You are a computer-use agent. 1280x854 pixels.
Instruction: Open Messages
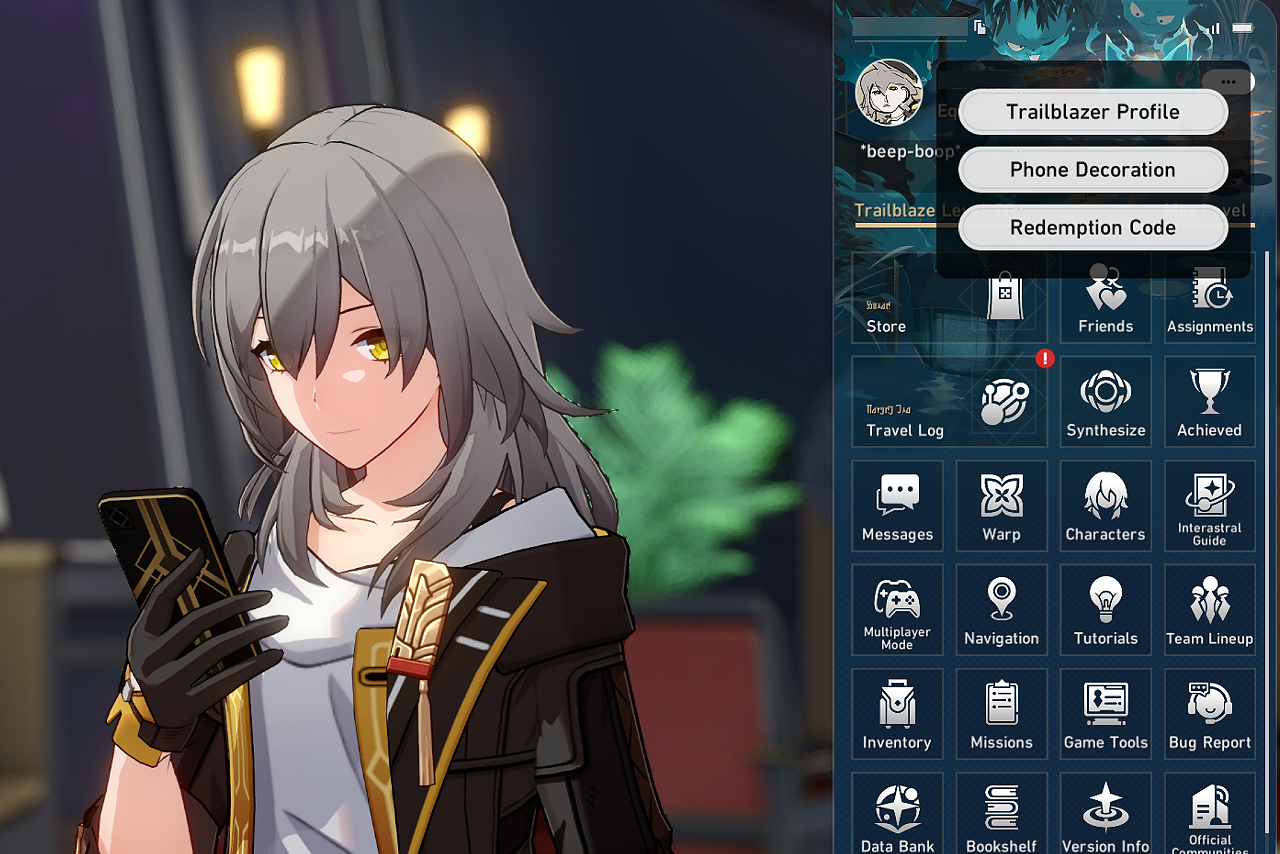point(897,506)
